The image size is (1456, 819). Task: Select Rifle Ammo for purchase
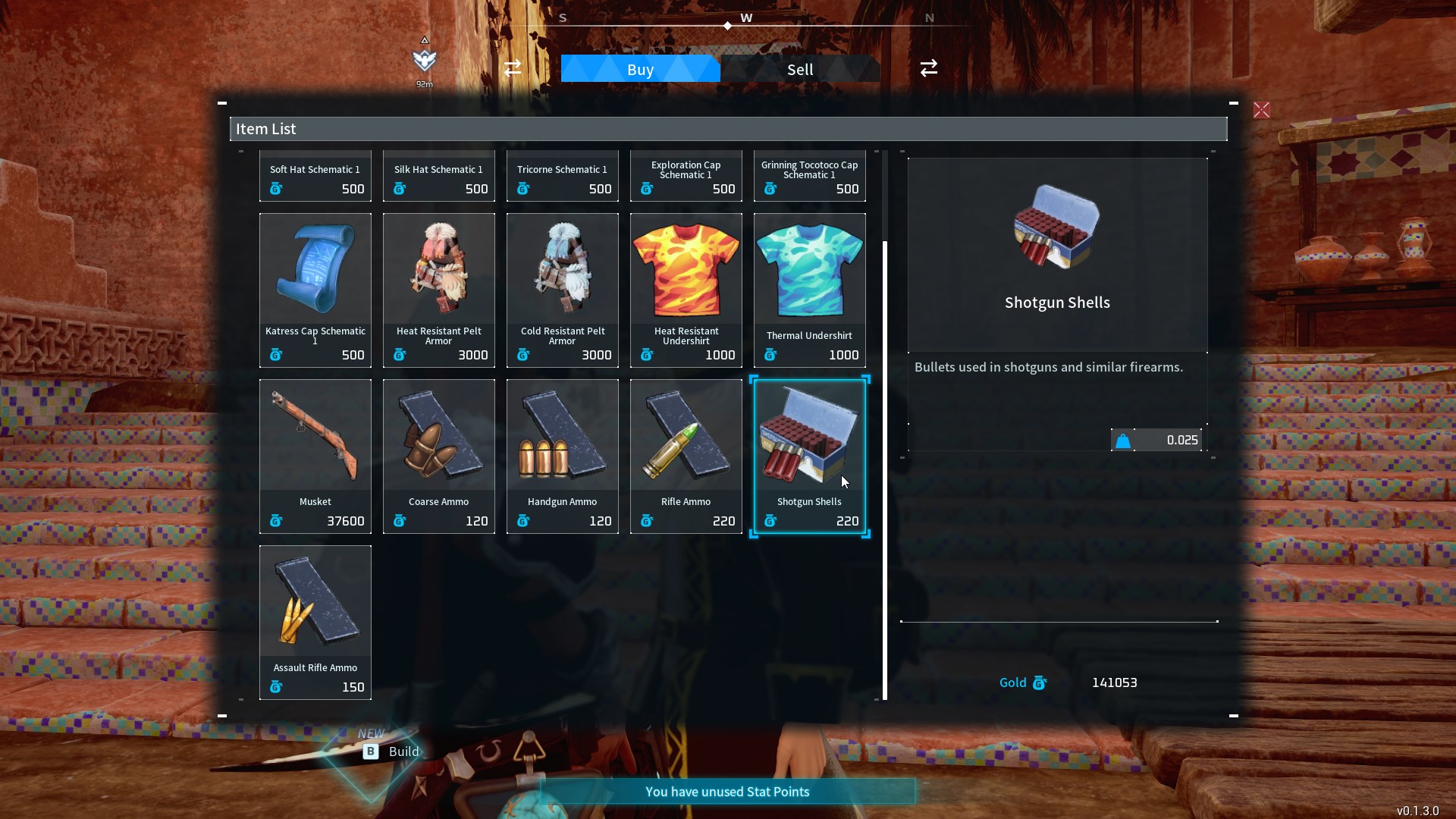pos(686,456)
